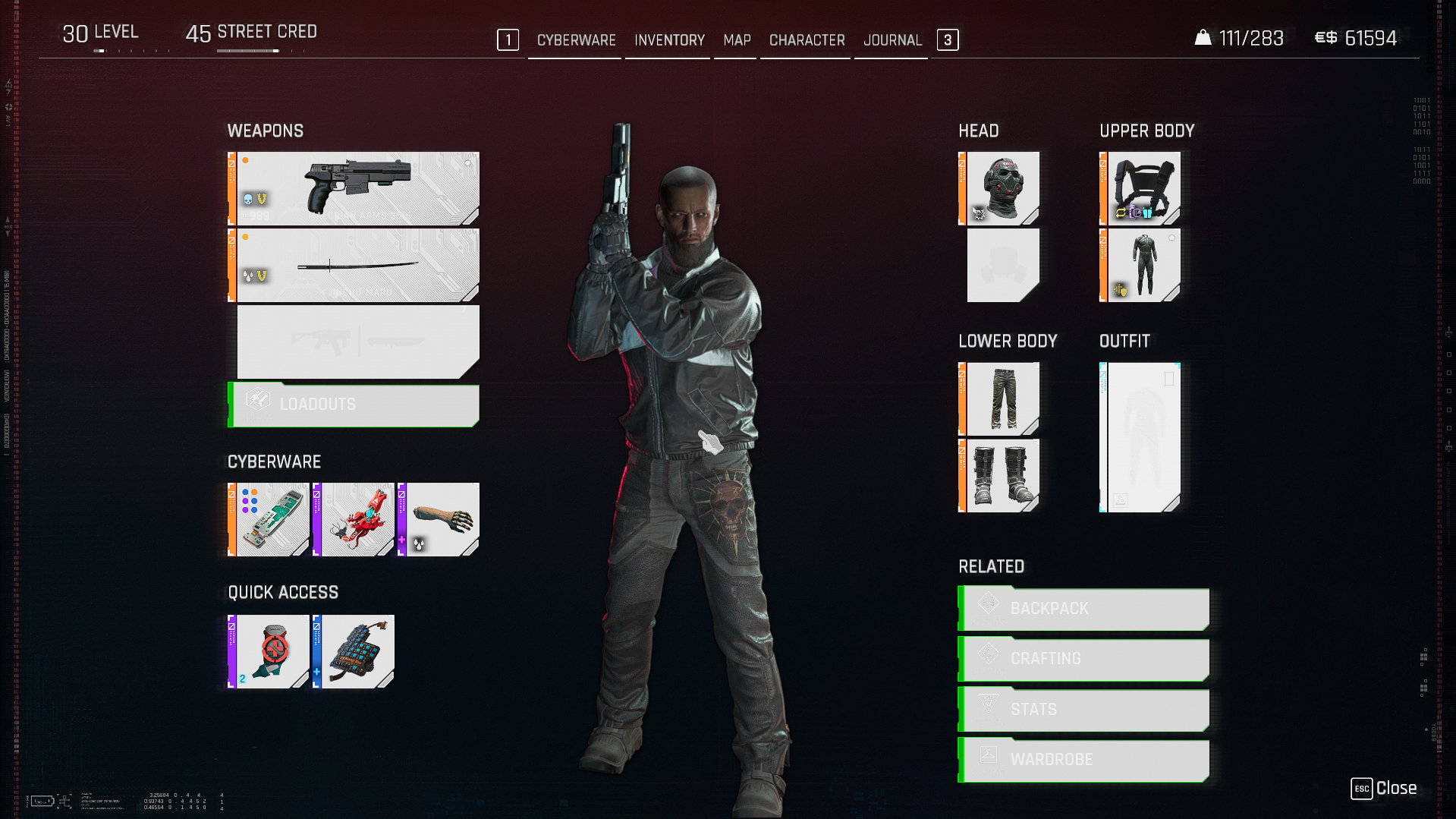Select the cybernetic arm cyberware slot
The width and height of the screenshot is (1456, 819).
439,520
